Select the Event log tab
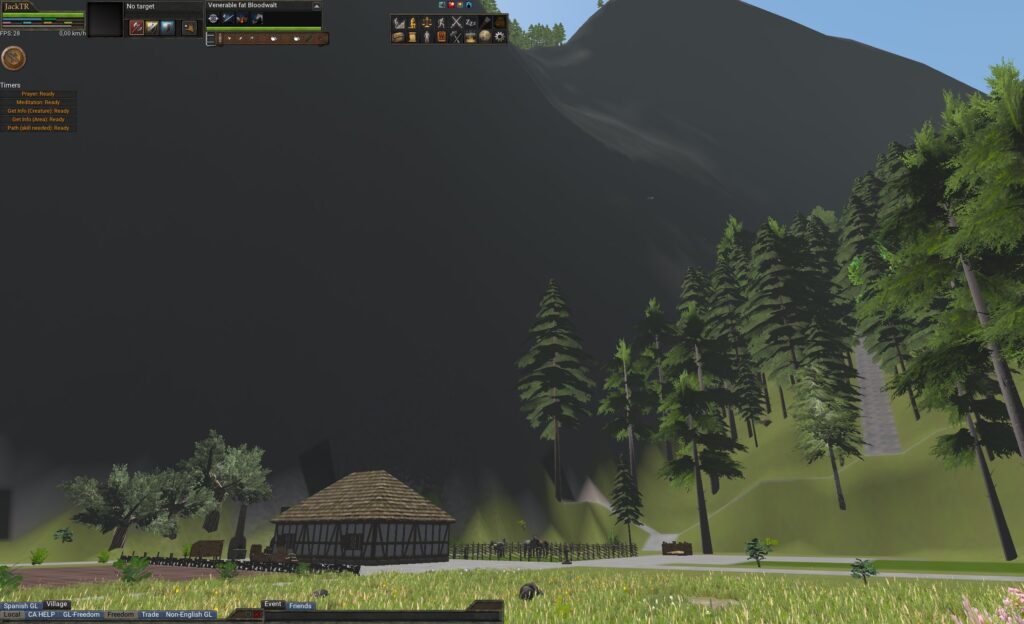1024x624 pixels. click(273, 604)
